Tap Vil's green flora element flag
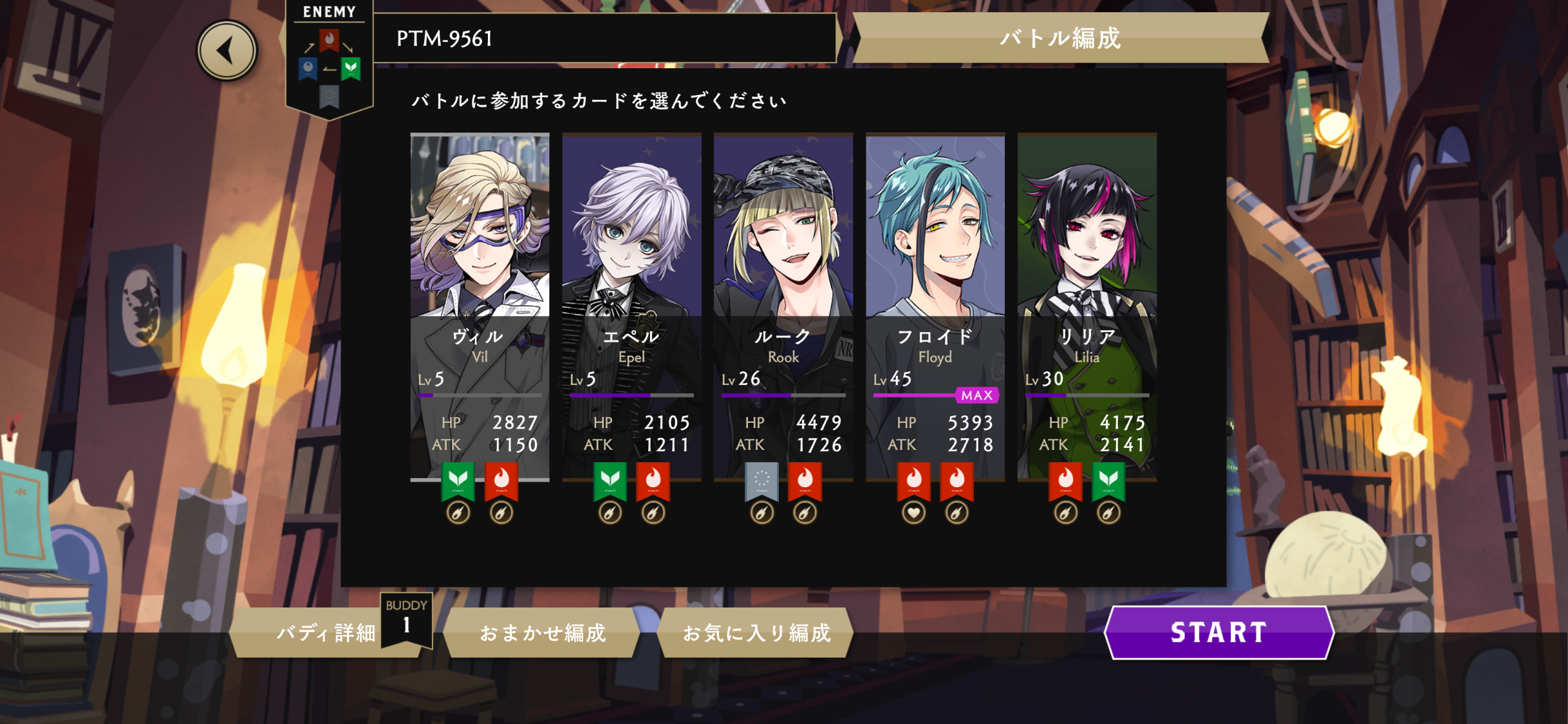This screenshot has width=1568, height=724. 458,479
